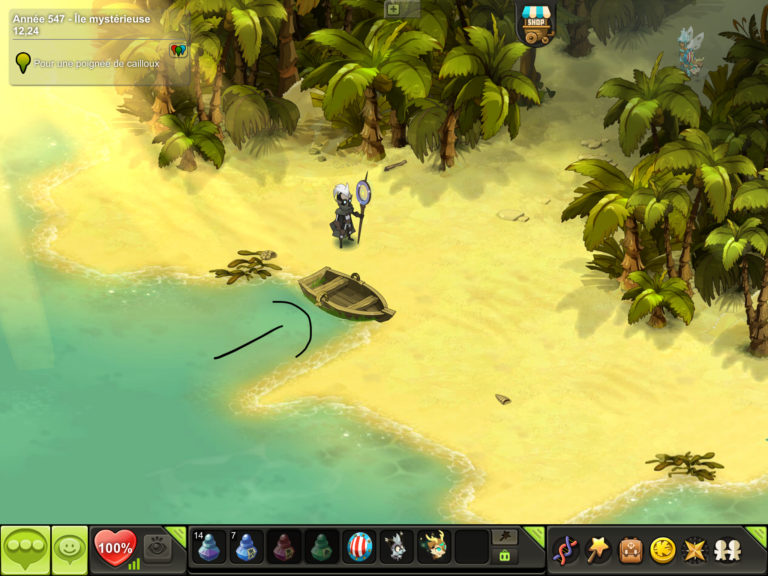Open the two-characters friends icon

[x=726, y=549]
